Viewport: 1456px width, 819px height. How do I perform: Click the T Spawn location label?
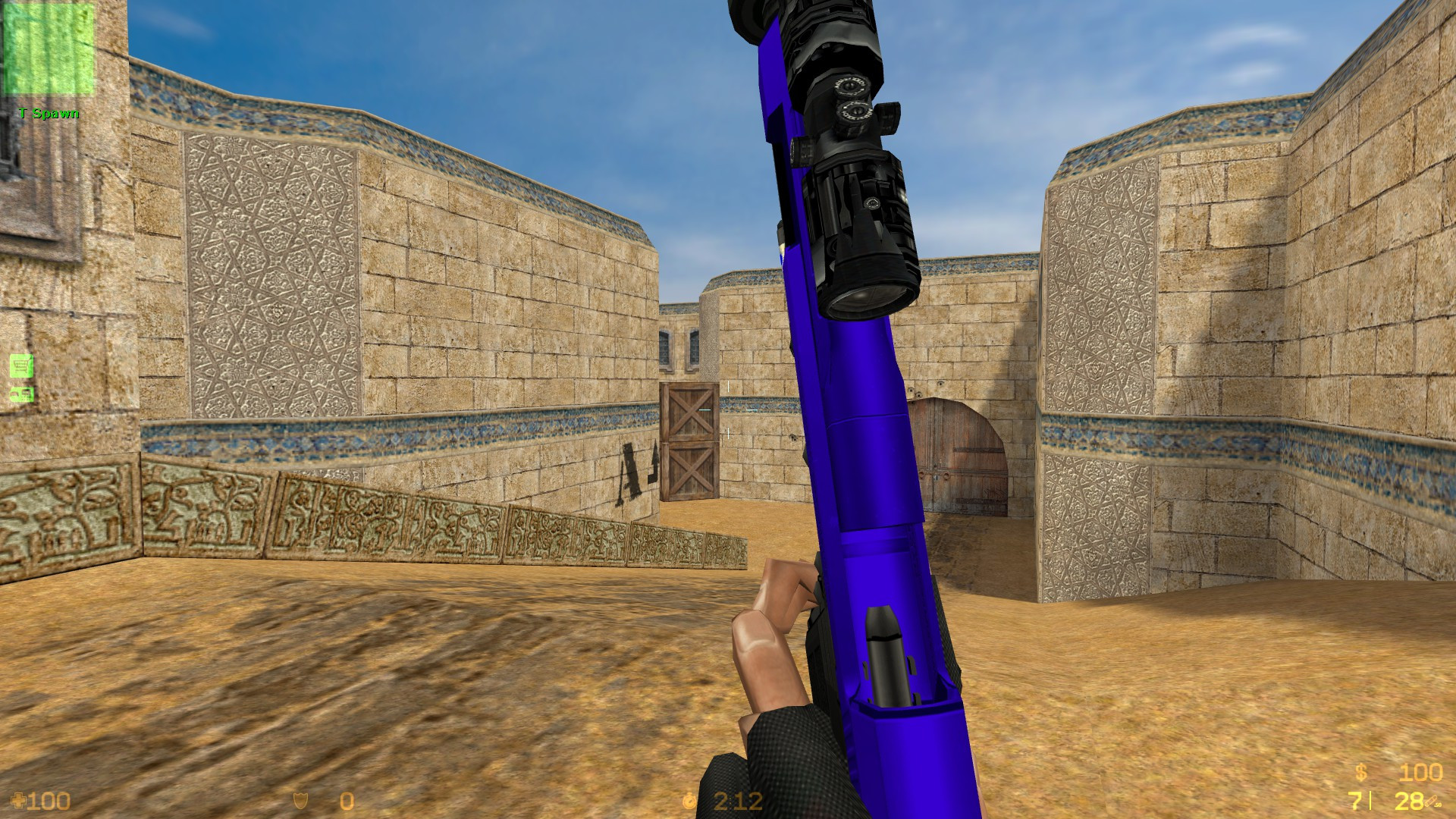click(49, 114)
